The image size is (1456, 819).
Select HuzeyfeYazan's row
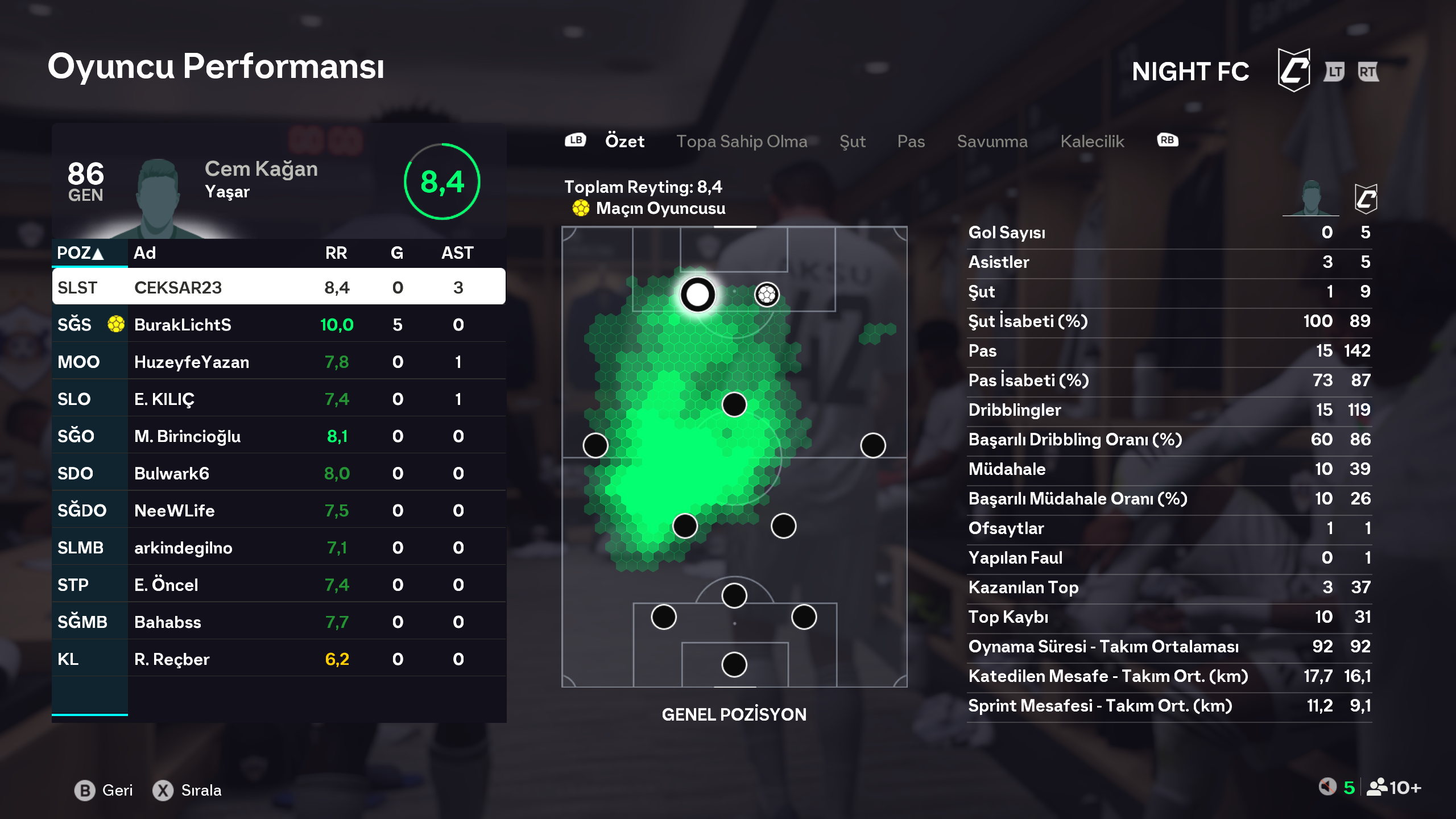[x=279, y=362]
